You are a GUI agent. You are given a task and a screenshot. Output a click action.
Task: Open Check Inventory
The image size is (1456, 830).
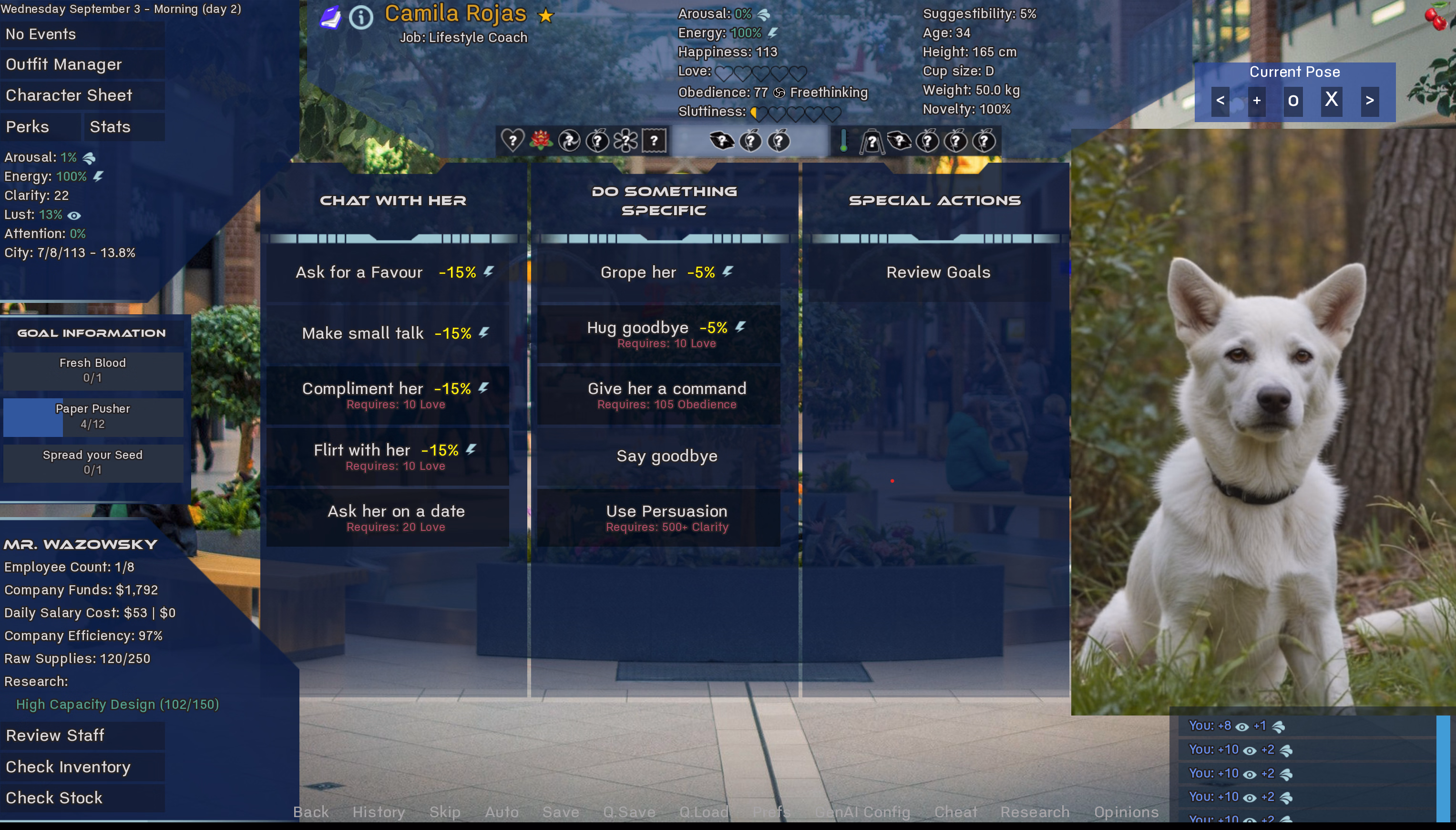(68, 767)
